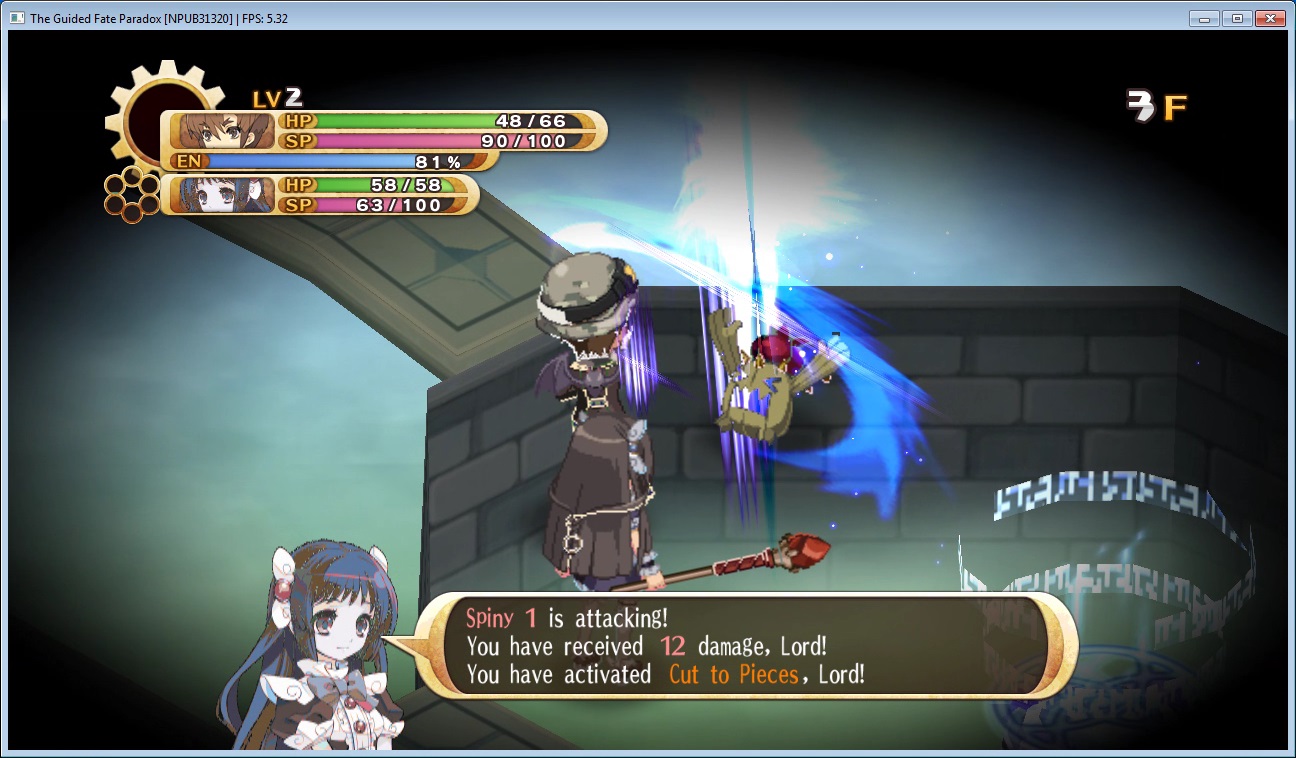Minimize the game window
1296x758 pixels.
[1204, 18]
